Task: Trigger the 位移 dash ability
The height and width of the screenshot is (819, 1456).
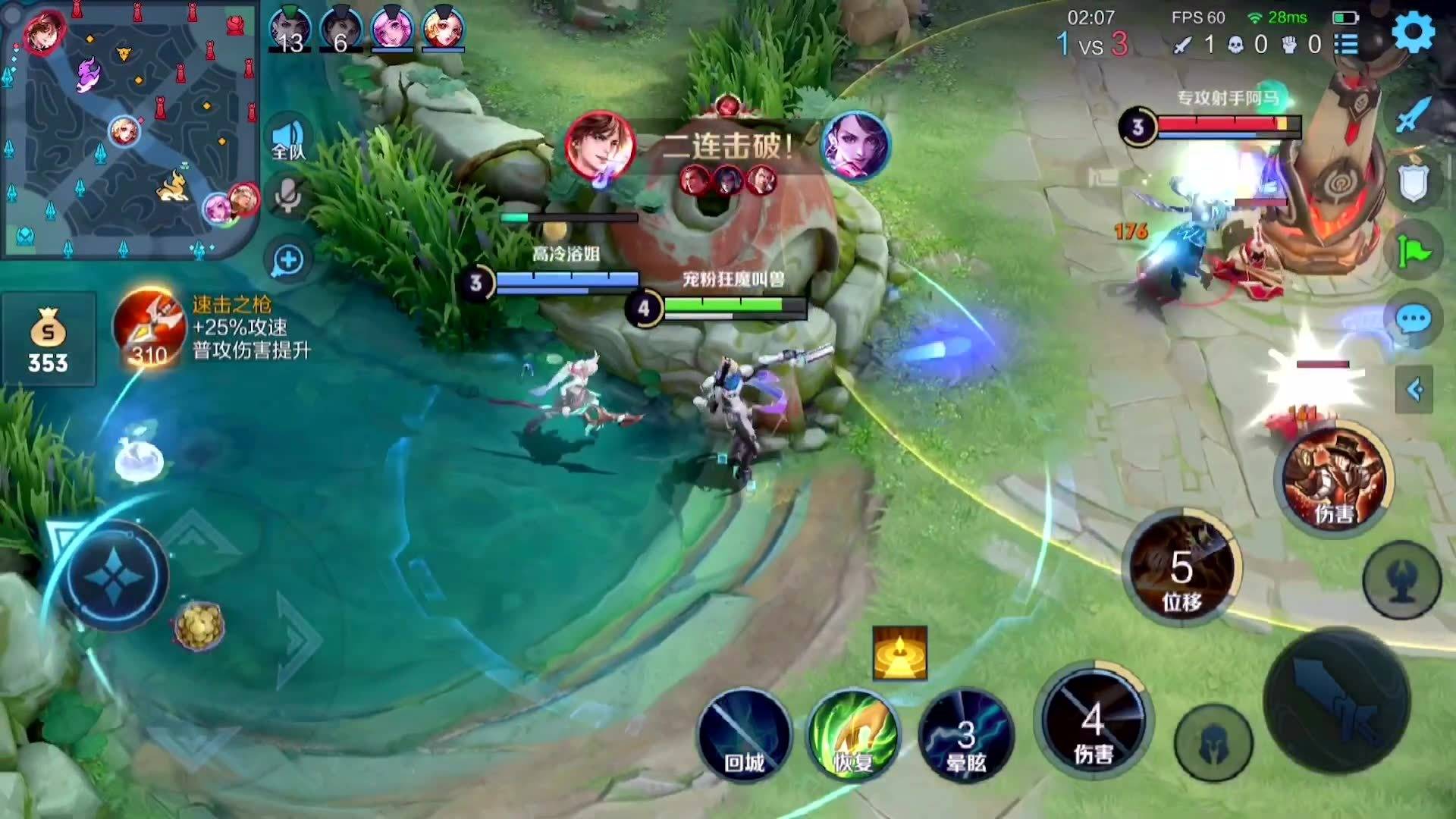Action: [x=1181, y=570]
